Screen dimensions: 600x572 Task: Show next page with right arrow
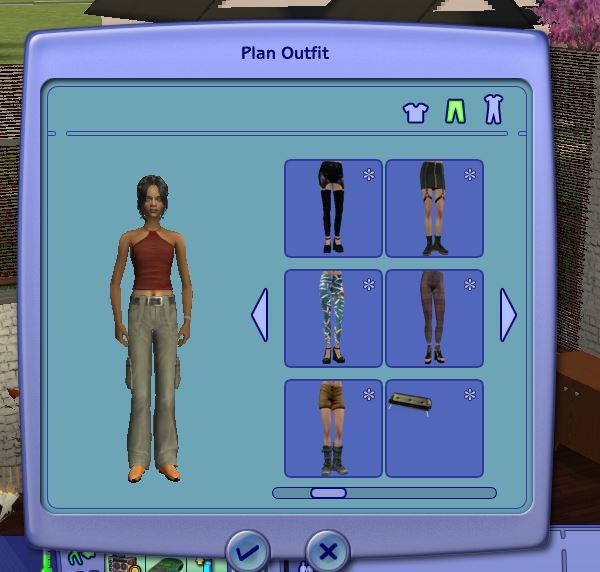pyautogui.click(x=508, y=315)
